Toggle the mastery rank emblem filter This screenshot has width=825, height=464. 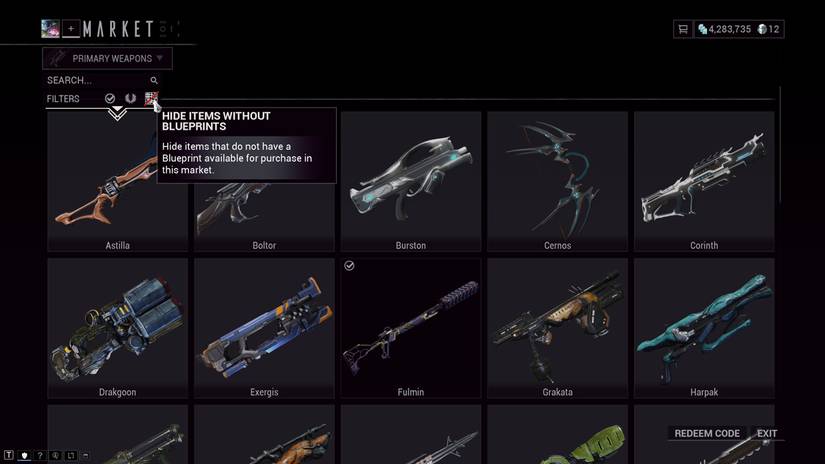(x=130, y=98)
